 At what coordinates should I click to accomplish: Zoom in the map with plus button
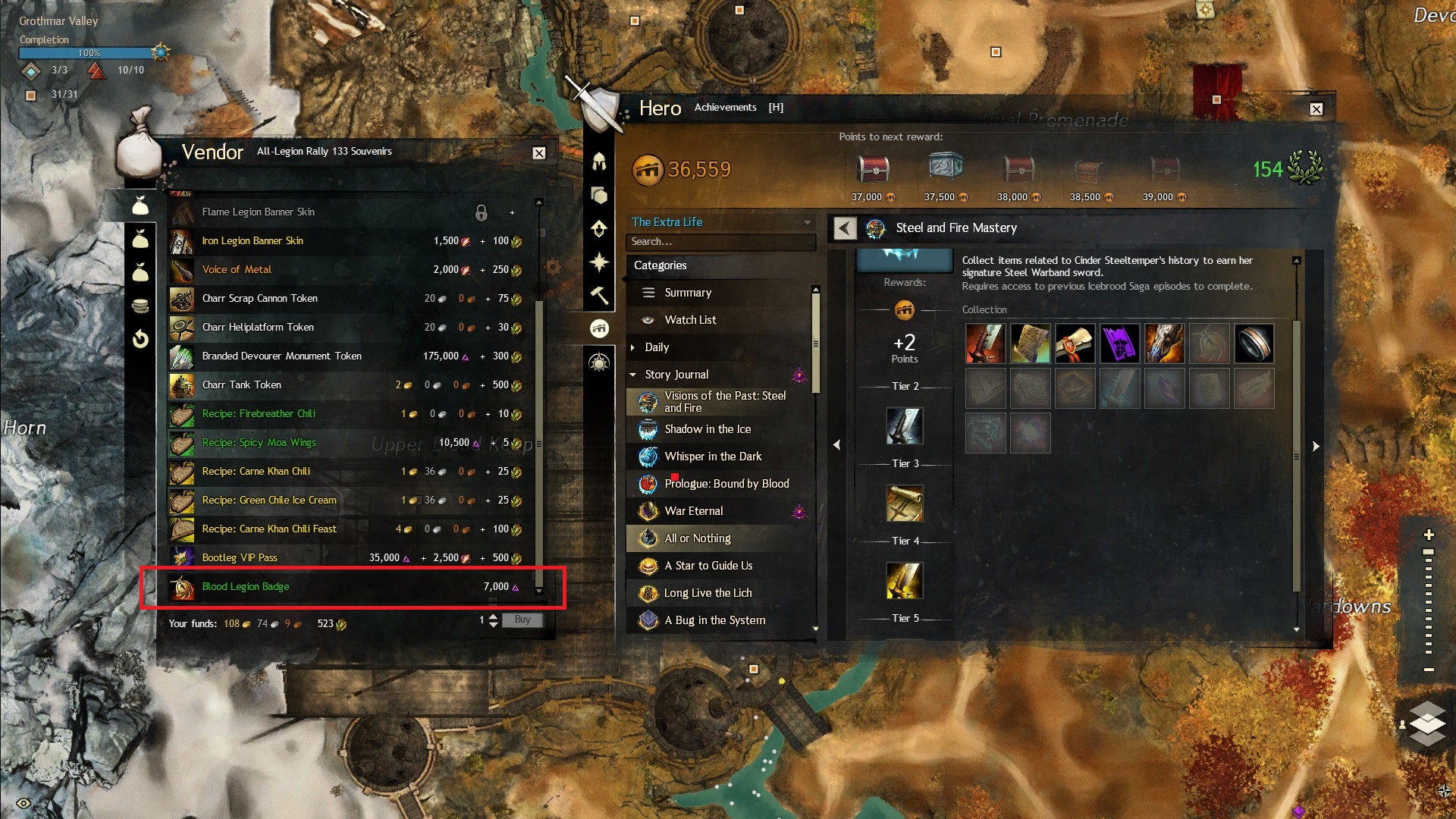click(1429, 535)
